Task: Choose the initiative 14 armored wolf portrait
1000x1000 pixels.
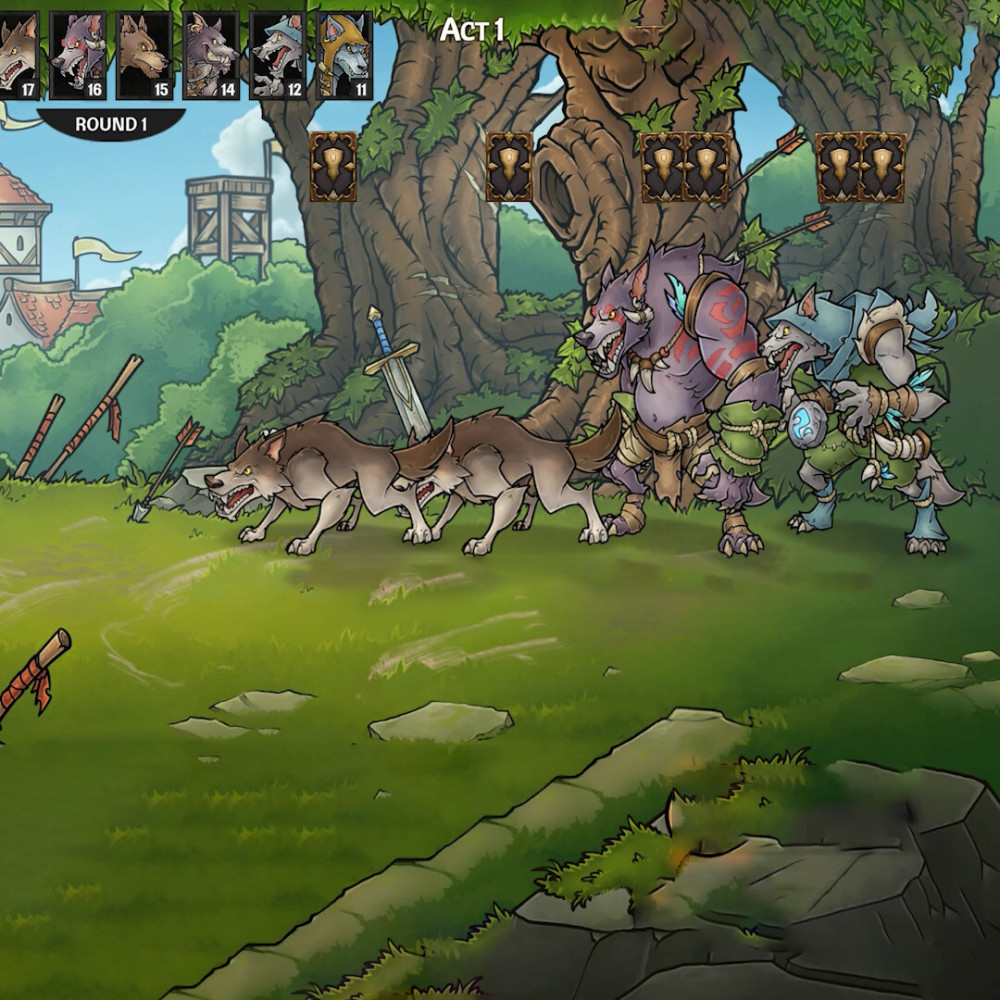Action: (212, 55)
